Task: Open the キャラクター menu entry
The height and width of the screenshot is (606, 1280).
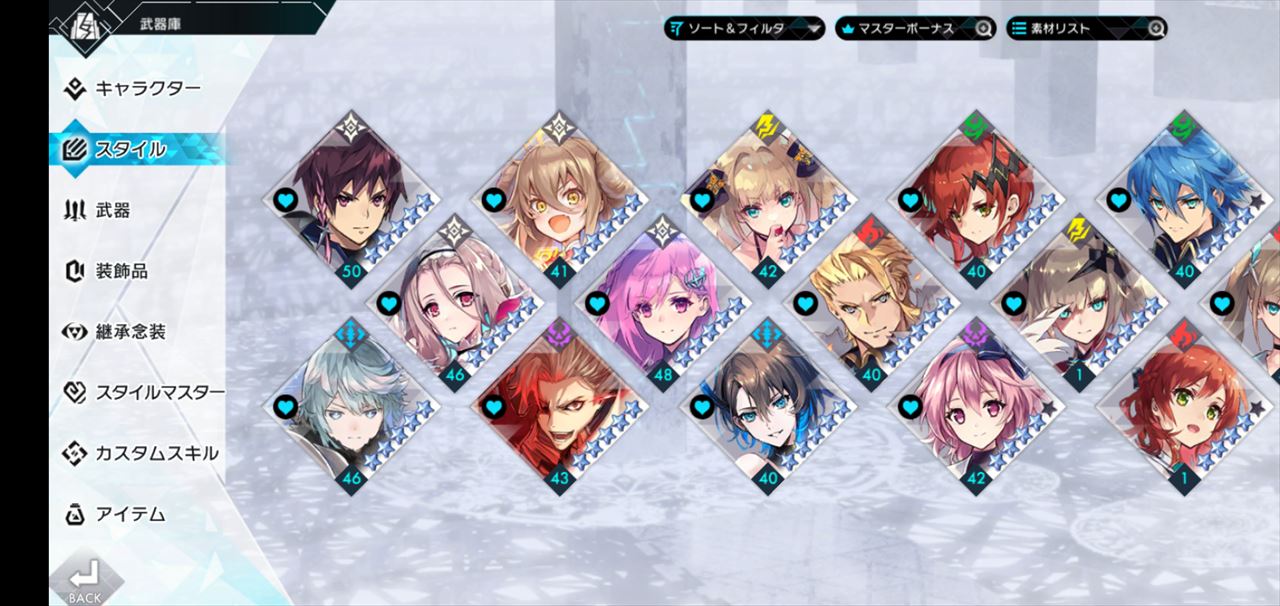Action: tap(147, 89)
